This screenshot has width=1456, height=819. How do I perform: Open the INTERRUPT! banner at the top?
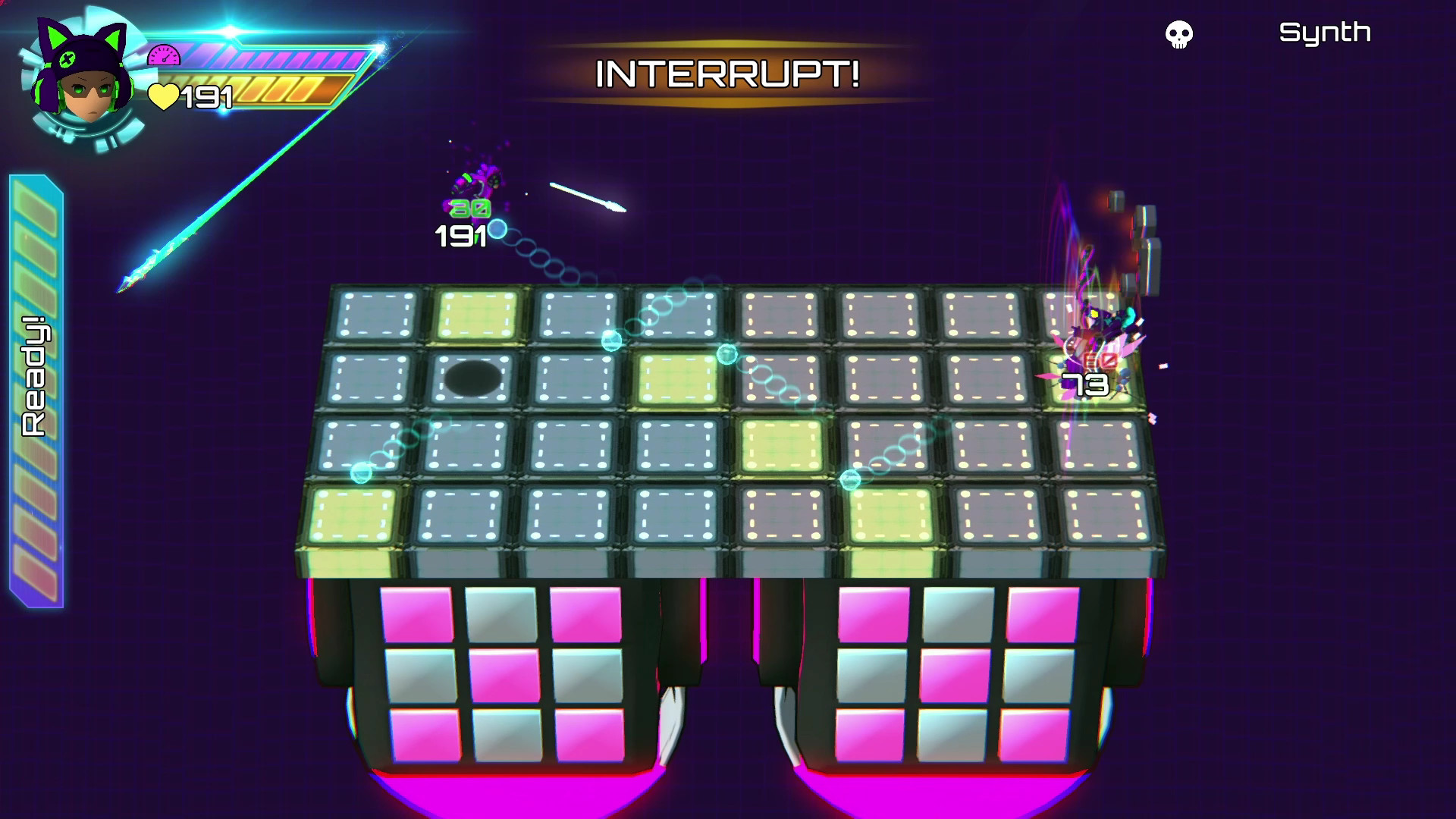(726, 73)
